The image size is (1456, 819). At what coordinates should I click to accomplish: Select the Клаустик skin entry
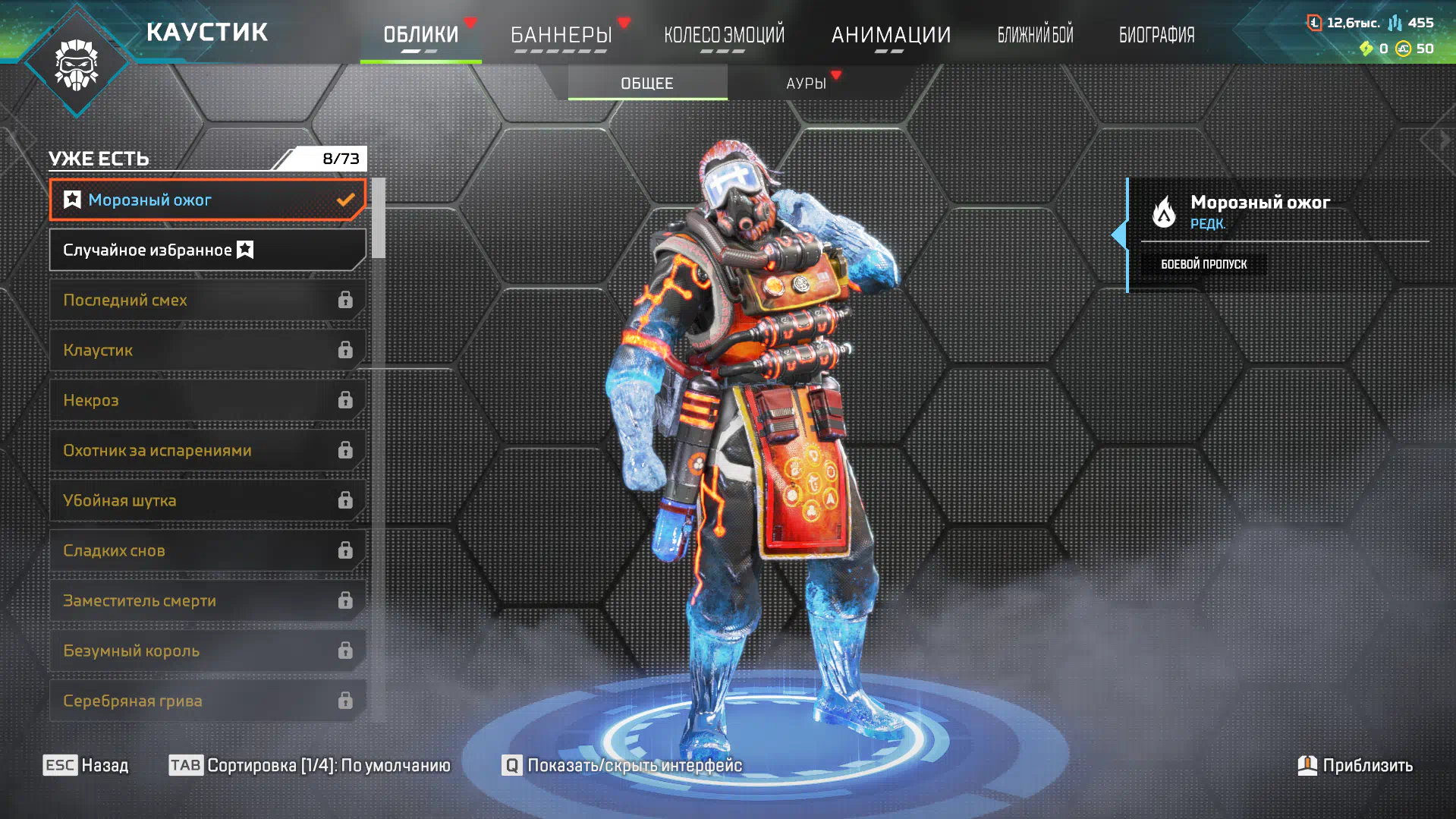[x=206, y=351]
